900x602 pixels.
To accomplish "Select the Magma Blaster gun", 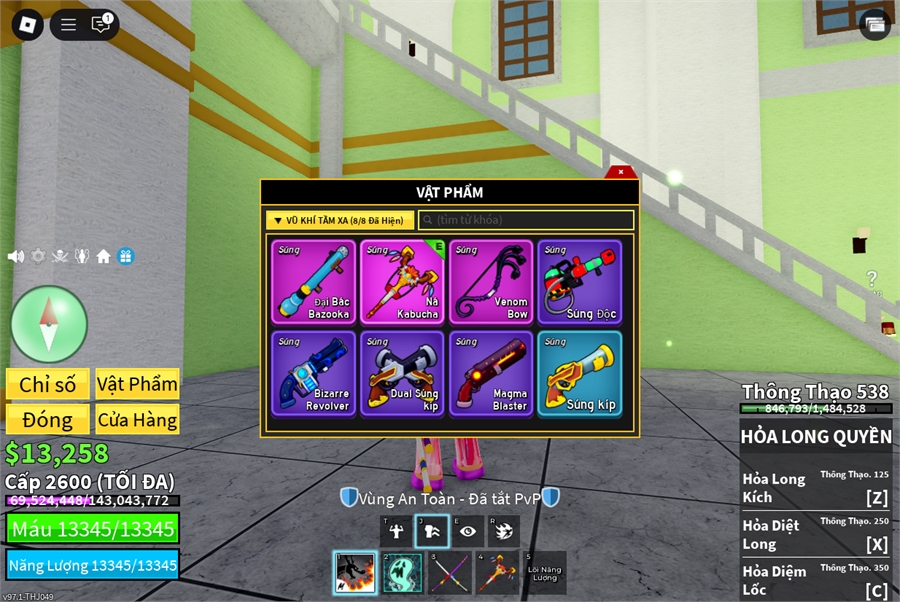I will coord(491,374).
